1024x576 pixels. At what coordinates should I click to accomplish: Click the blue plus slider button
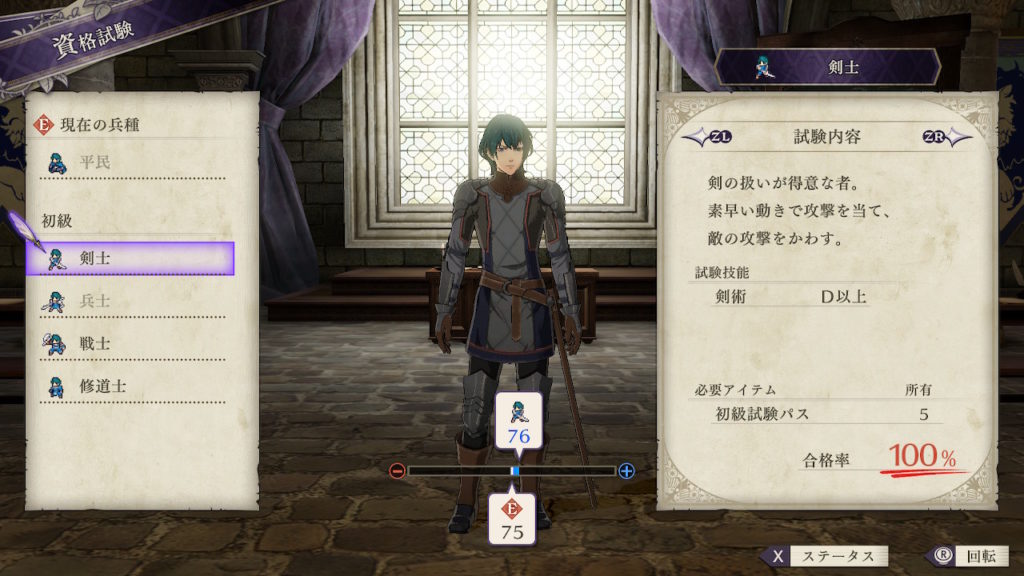coord(627,471)
